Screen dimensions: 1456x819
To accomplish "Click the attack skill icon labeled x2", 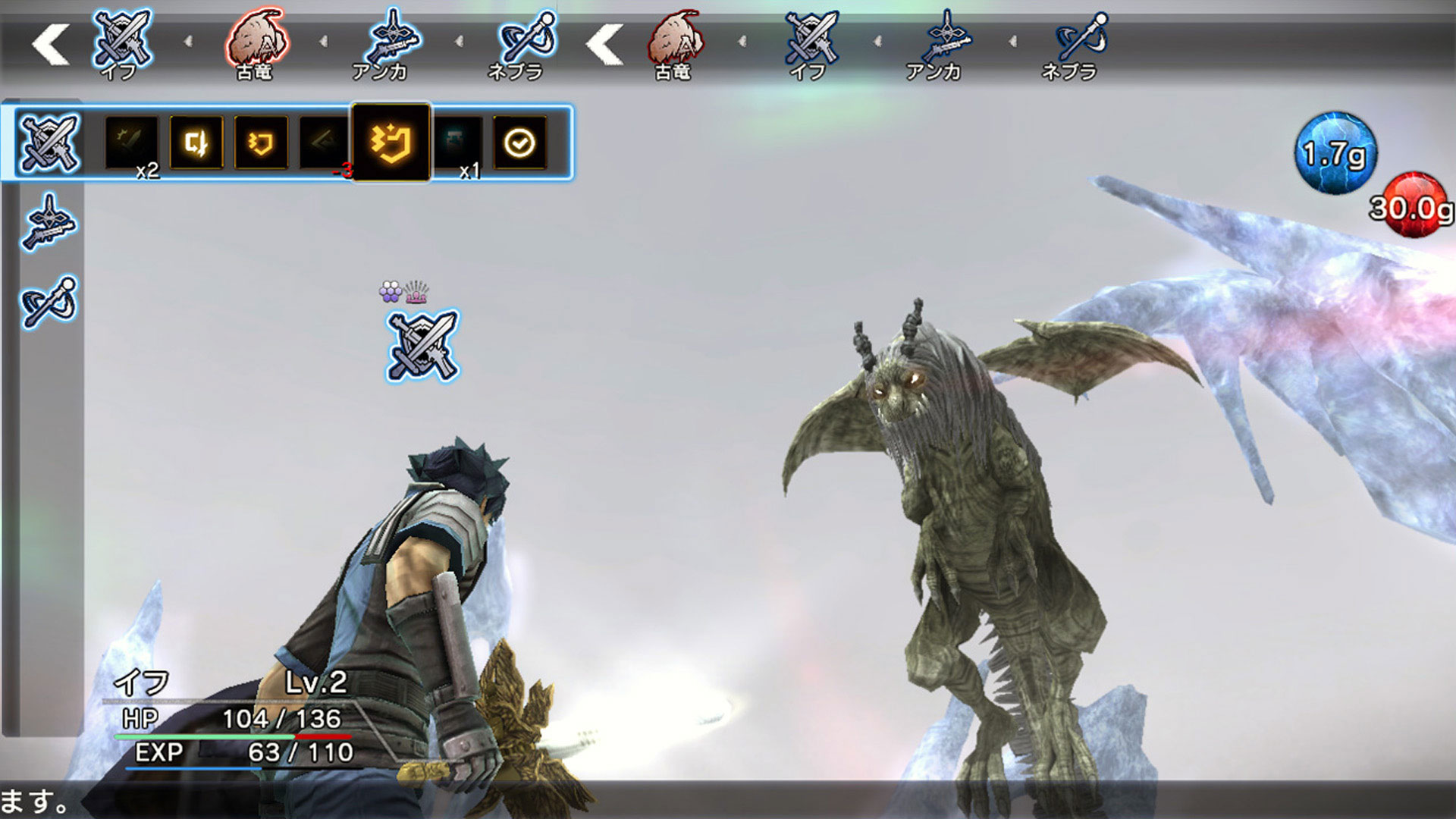I will [x=129, y=144].
